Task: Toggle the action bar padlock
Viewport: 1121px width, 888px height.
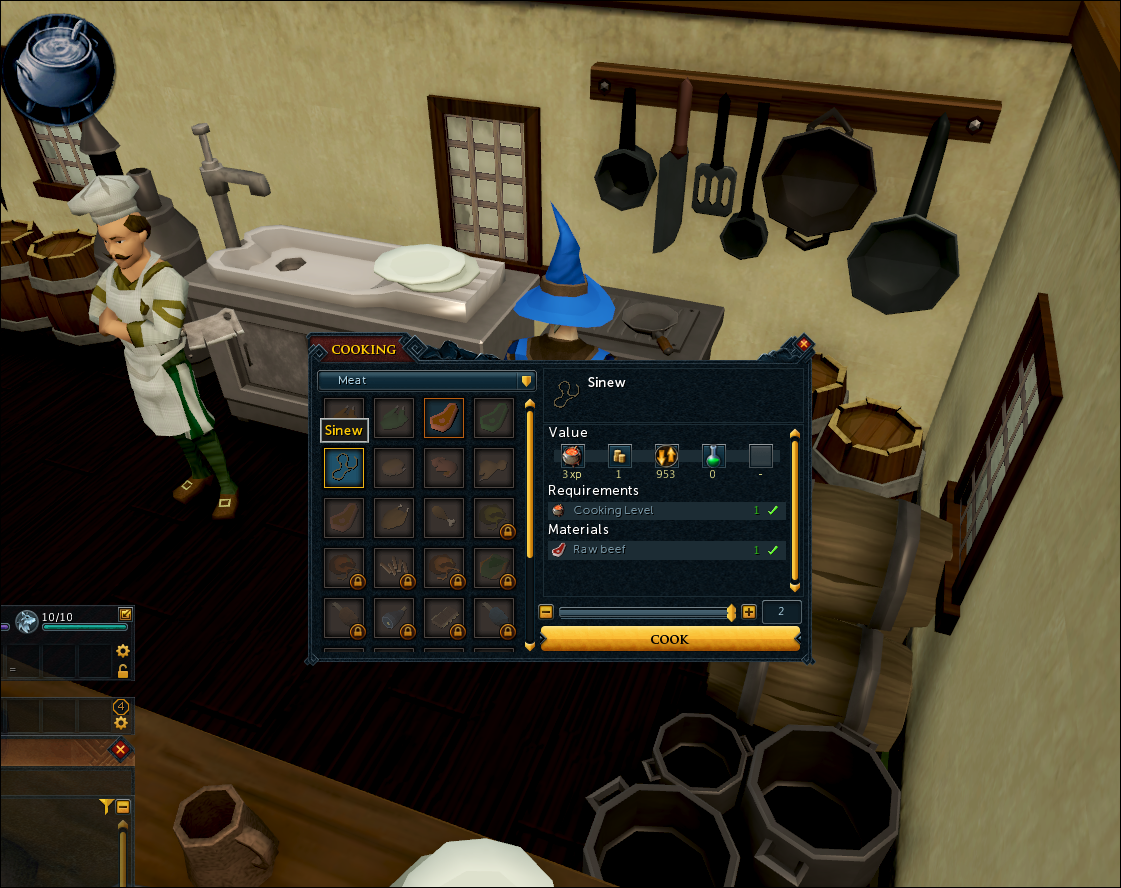Action: click(123, 671)
